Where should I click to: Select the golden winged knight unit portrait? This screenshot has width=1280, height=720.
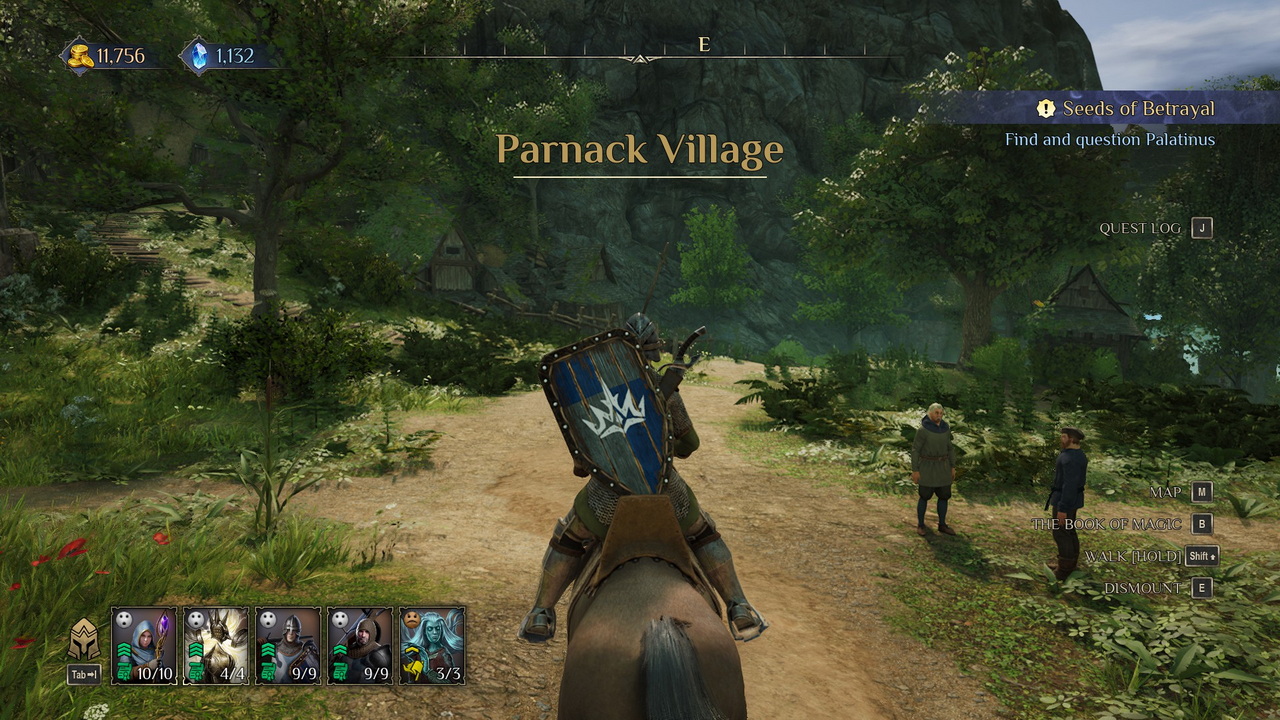point(216,645)
